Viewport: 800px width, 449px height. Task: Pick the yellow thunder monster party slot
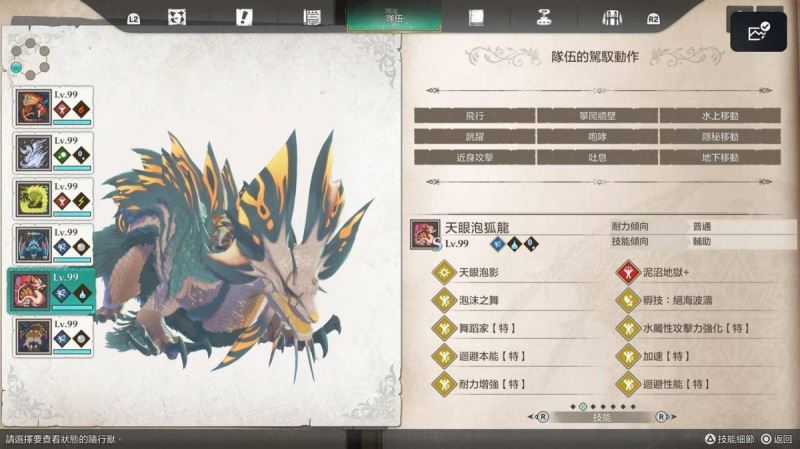(x=53, y=199)
